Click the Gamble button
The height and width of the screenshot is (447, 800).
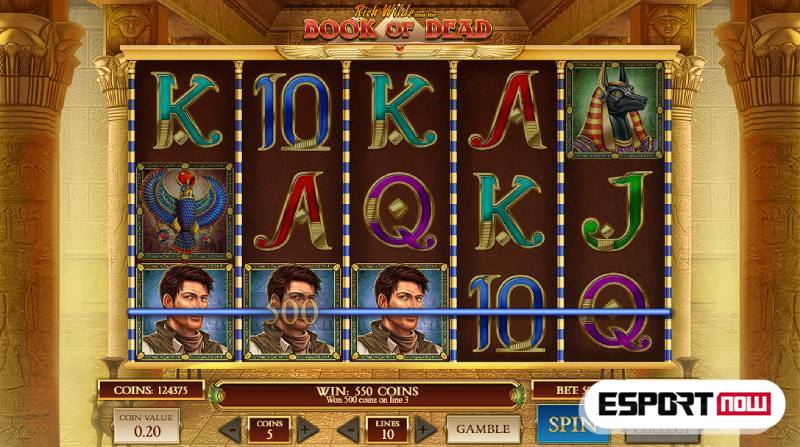tap(483, 428)
